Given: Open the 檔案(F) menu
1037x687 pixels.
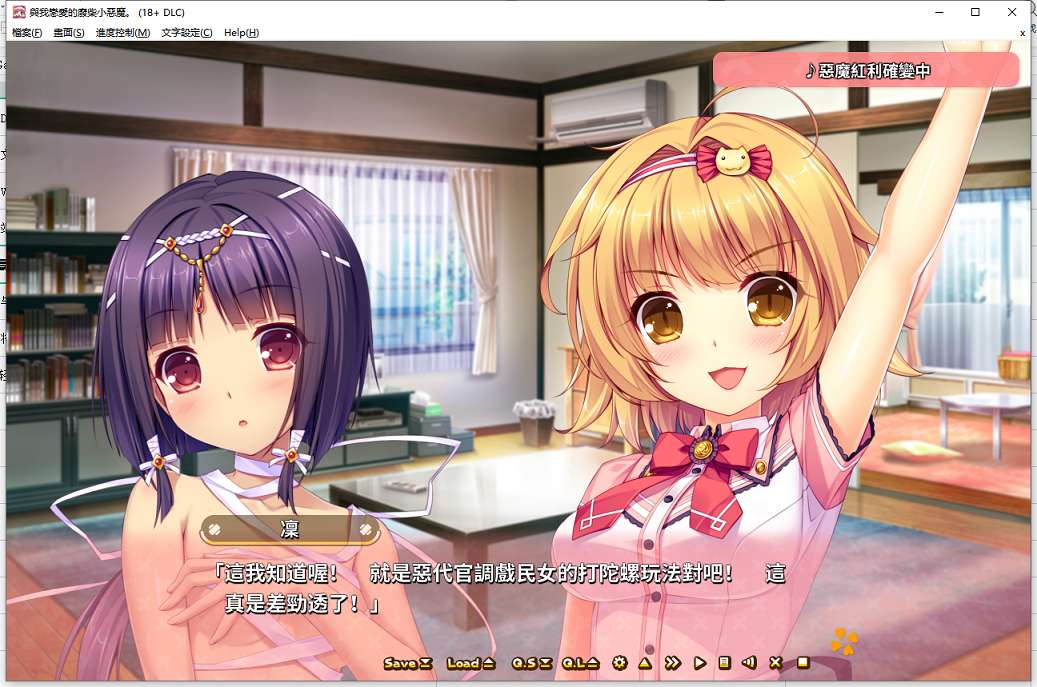Looking at the screenshot, I should 27,33.
